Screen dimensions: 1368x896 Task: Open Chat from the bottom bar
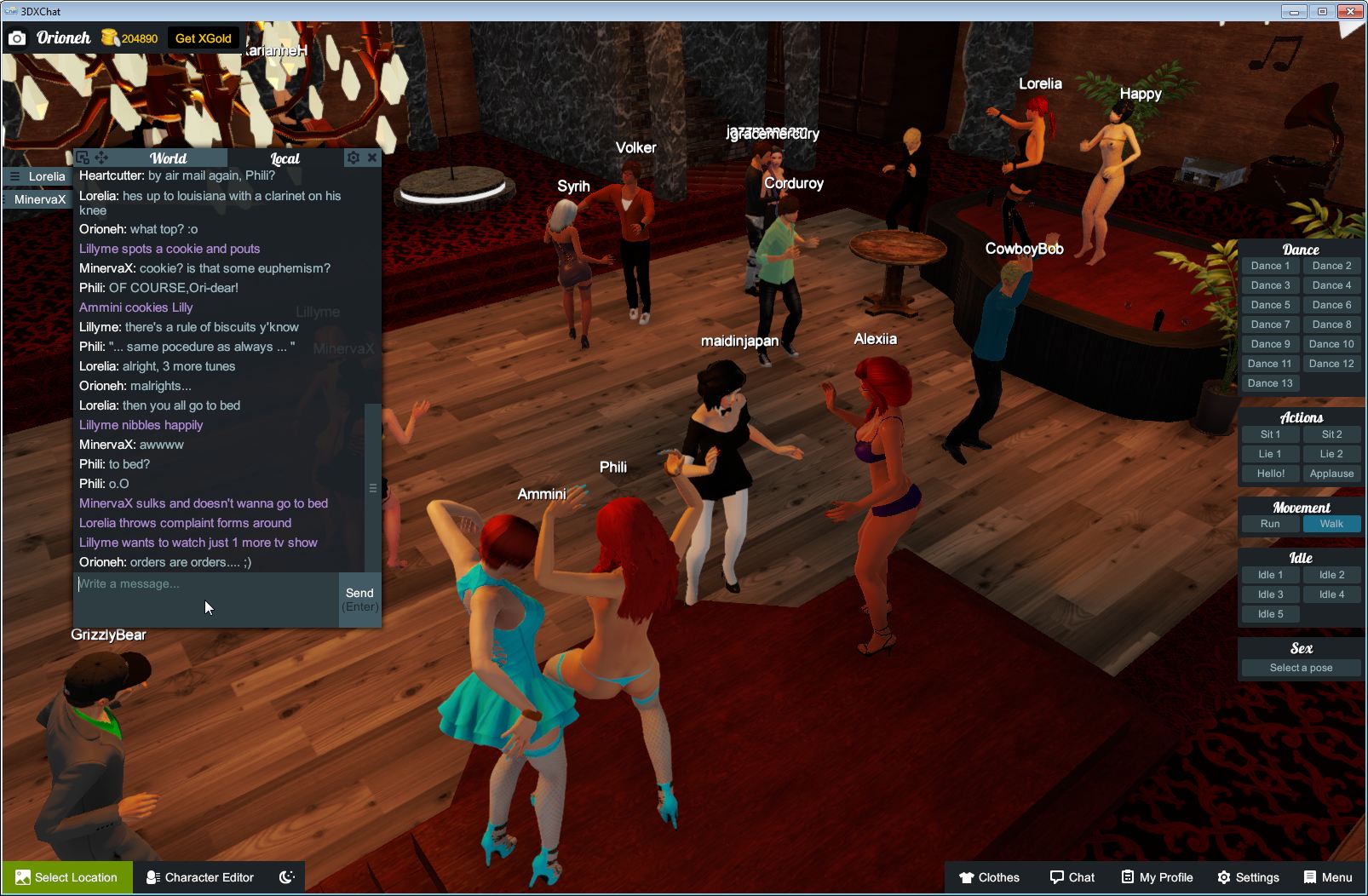coord(1072,877)
